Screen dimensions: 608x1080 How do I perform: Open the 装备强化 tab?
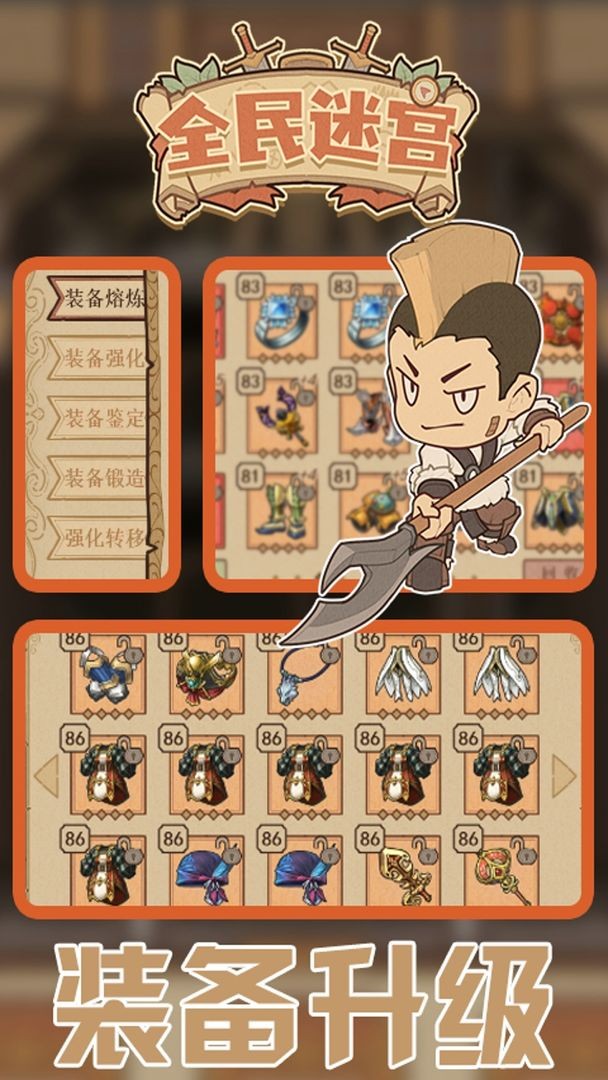[102, 357]
